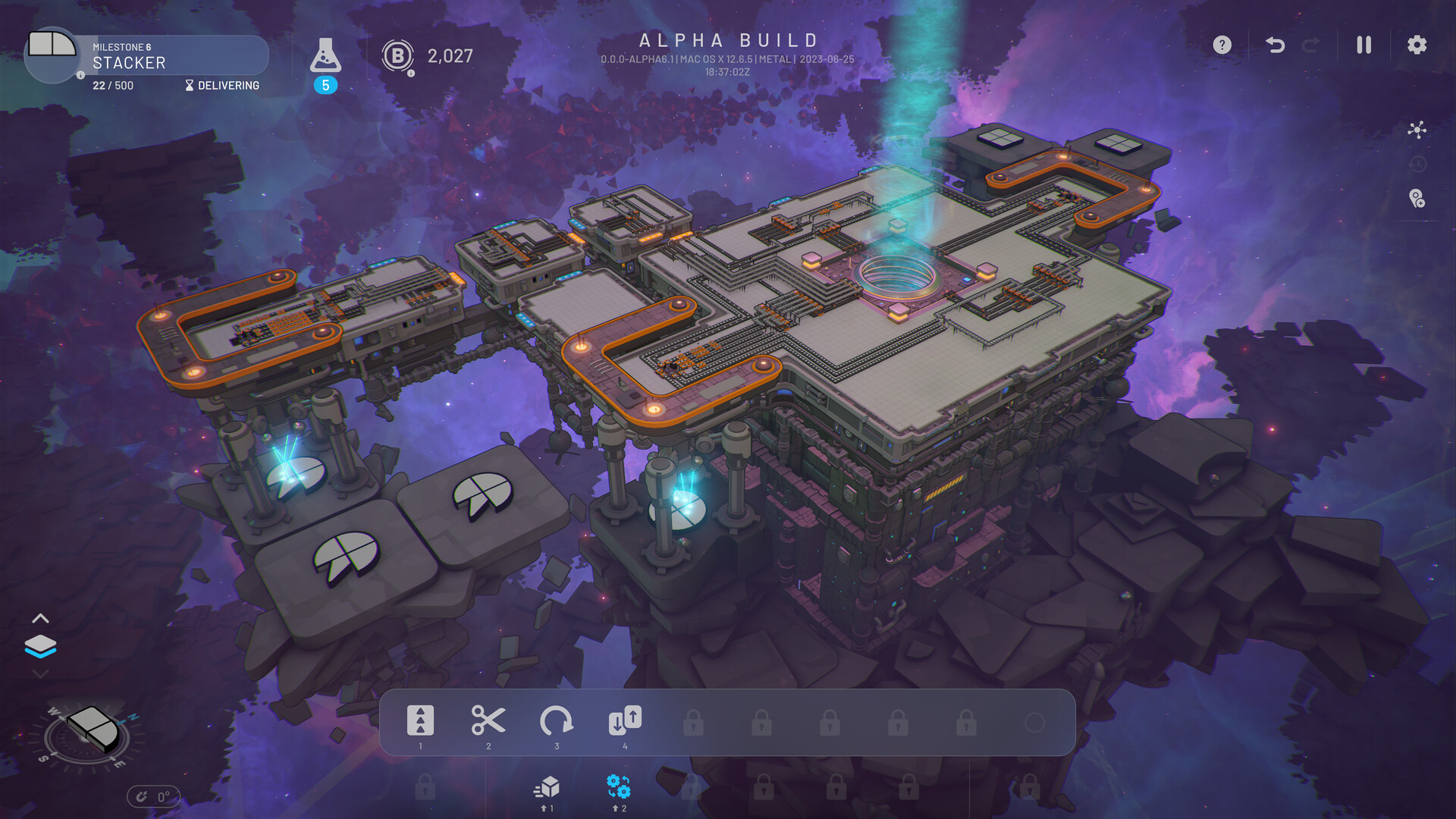
Task: Open the pin location tool on the right sidebar
Action: click(1415, 199)
